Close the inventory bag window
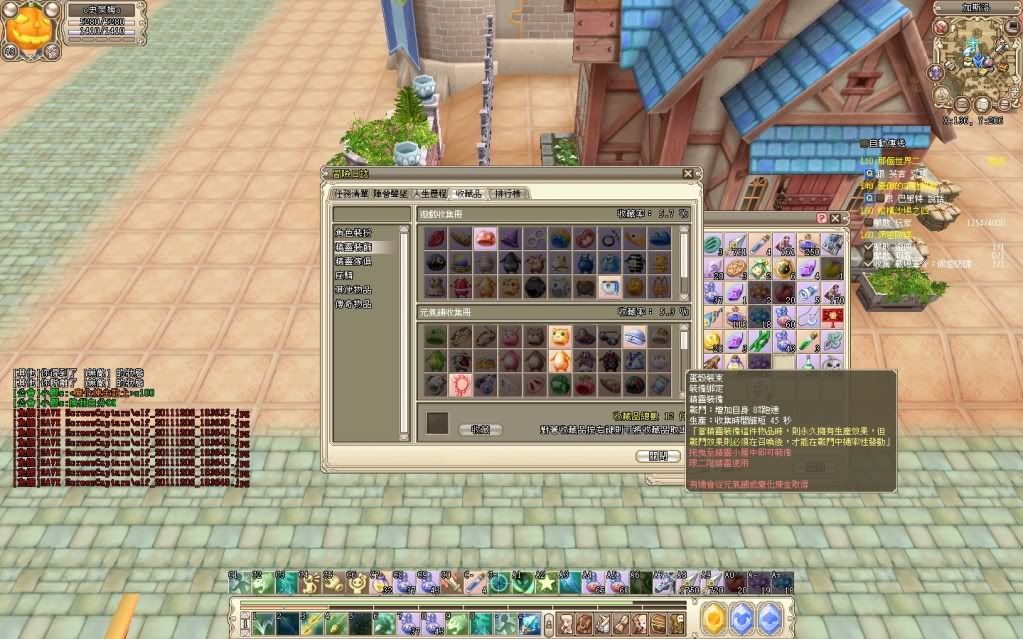This screenshot has width=1023, height=639. coord(837,217)
